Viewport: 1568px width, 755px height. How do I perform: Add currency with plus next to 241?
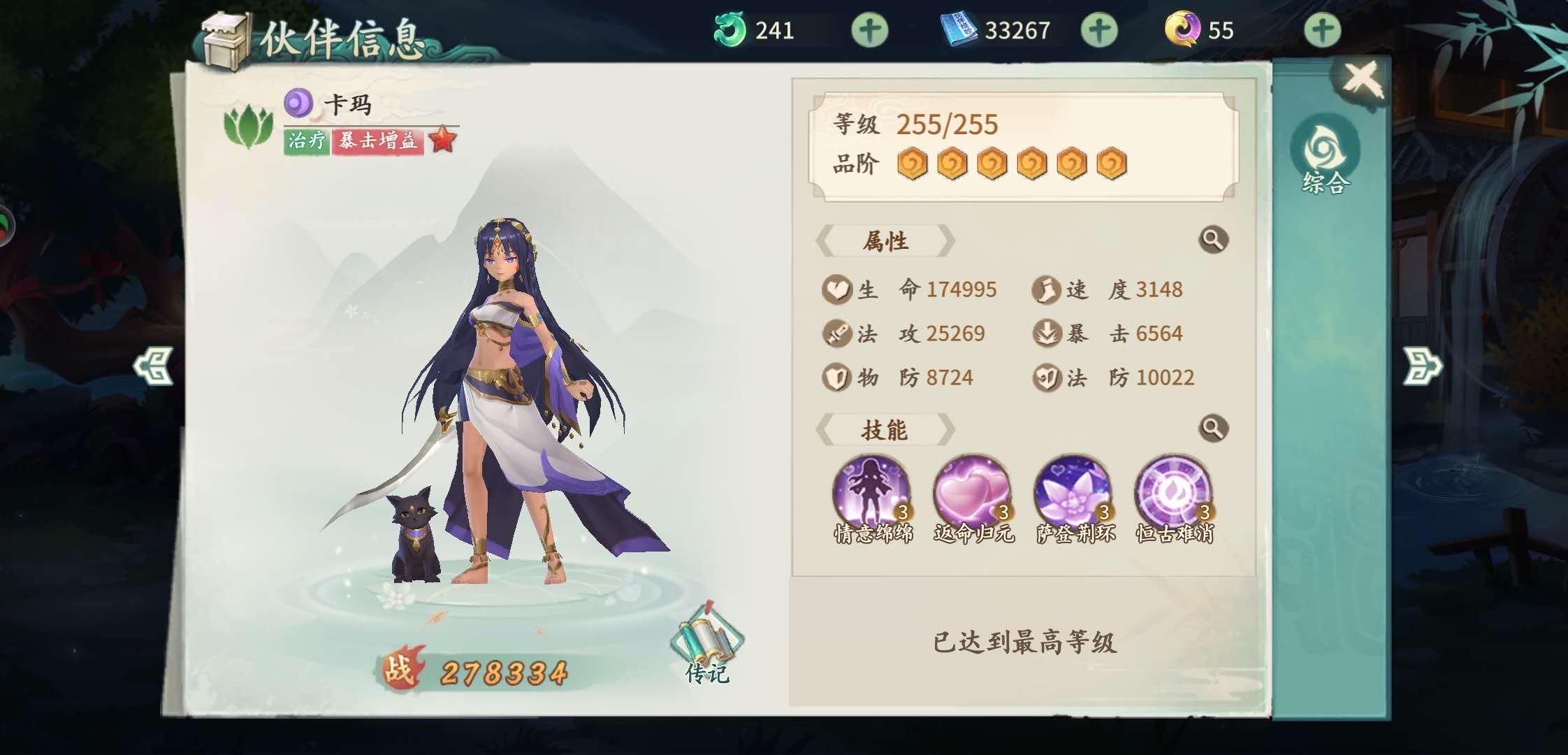[869, 30]
